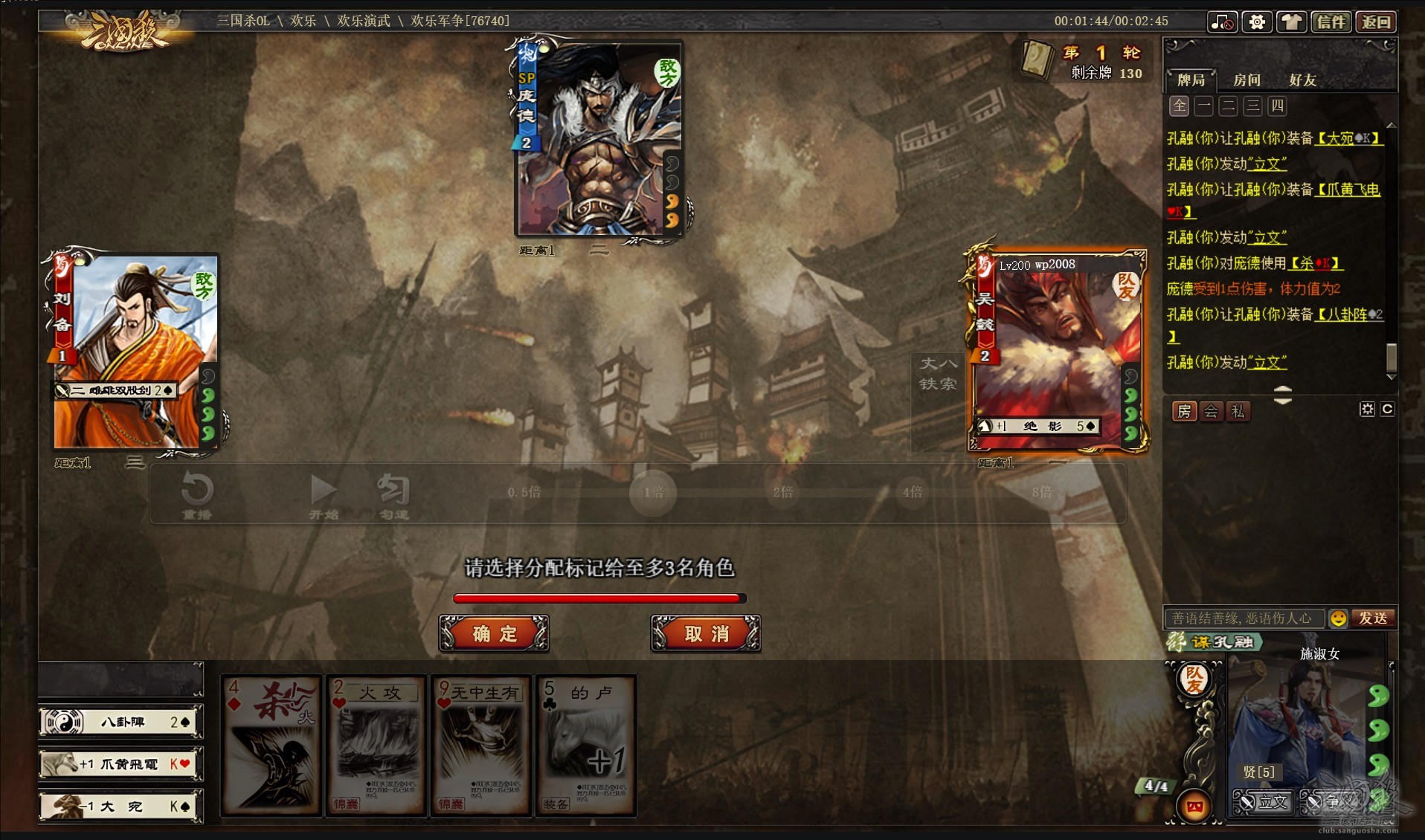Image resolution: width=1425 pixels, height=840 pixels.
Task: Select the fire 杀 card in hand
Action: click(x=271, y=746)
